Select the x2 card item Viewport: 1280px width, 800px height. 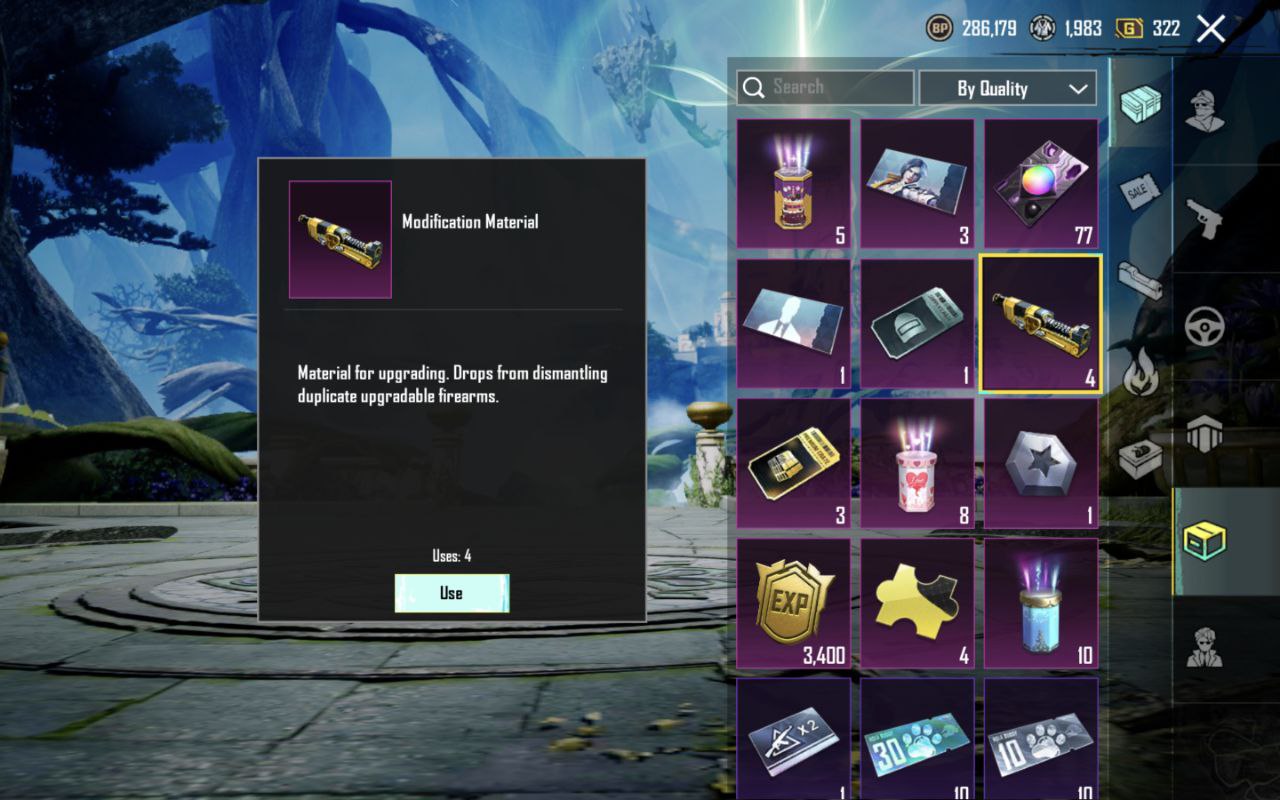[793, 740]
